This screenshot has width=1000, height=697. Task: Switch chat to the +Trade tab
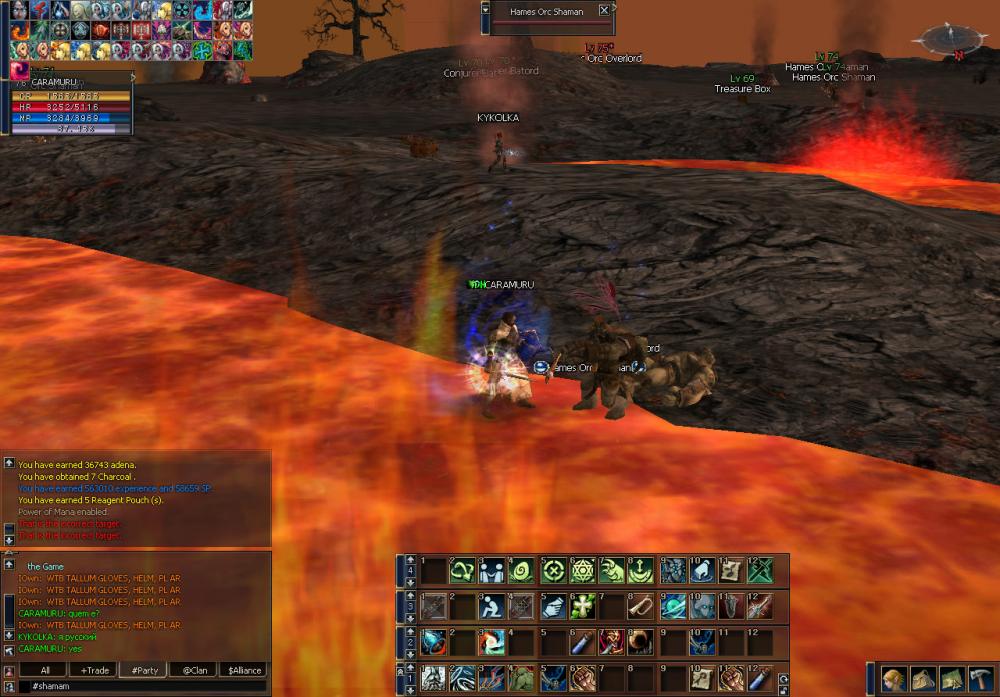pyautogui.click(x=96, y=670)
